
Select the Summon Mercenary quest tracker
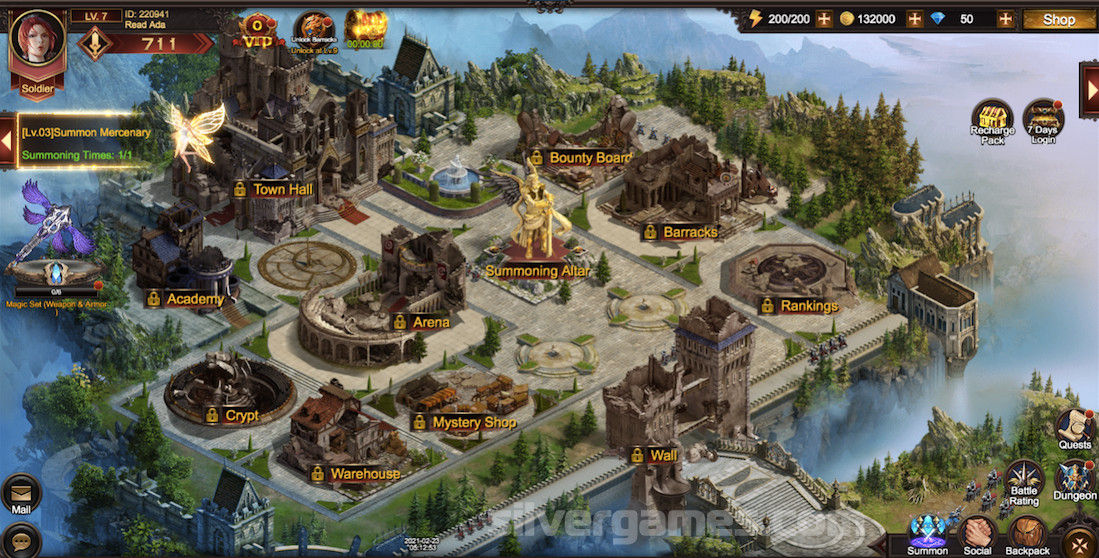click(x=86, y=143)
